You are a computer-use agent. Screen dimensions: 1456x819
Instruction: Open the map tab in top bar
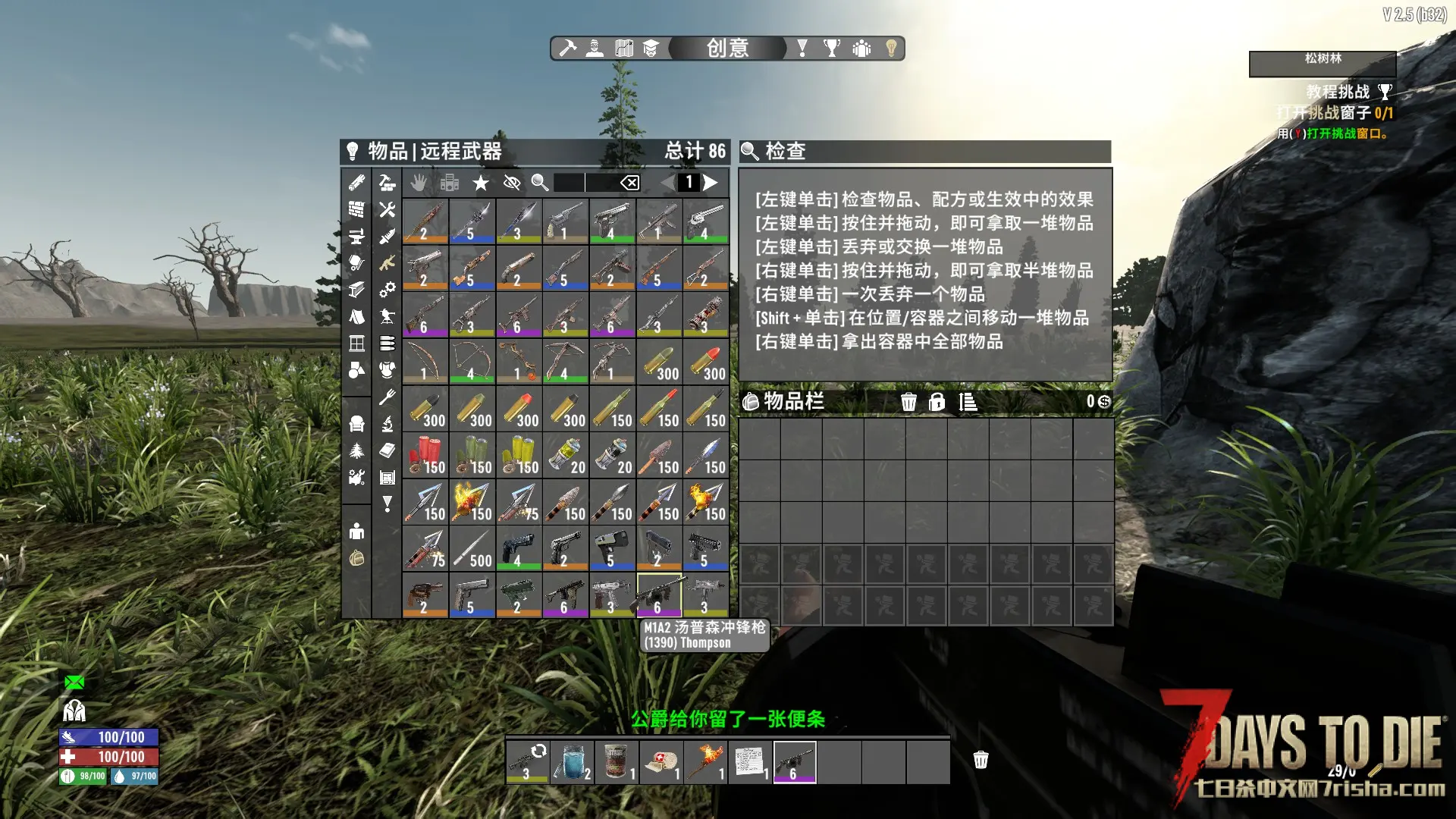(x=624, y=49)
